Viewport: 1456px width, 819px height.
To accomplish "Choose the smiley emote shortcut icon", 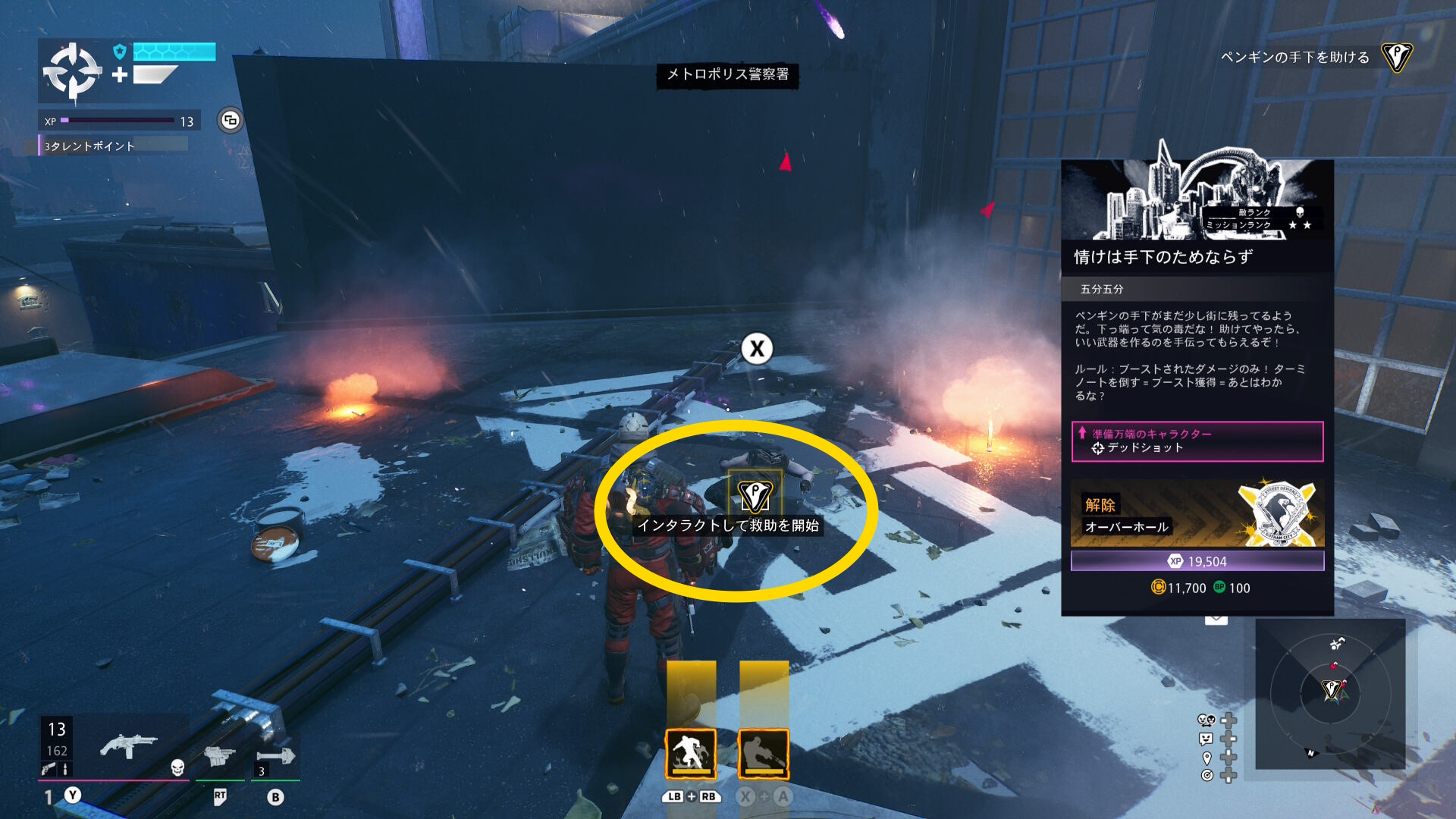I will click(1206, 739).
